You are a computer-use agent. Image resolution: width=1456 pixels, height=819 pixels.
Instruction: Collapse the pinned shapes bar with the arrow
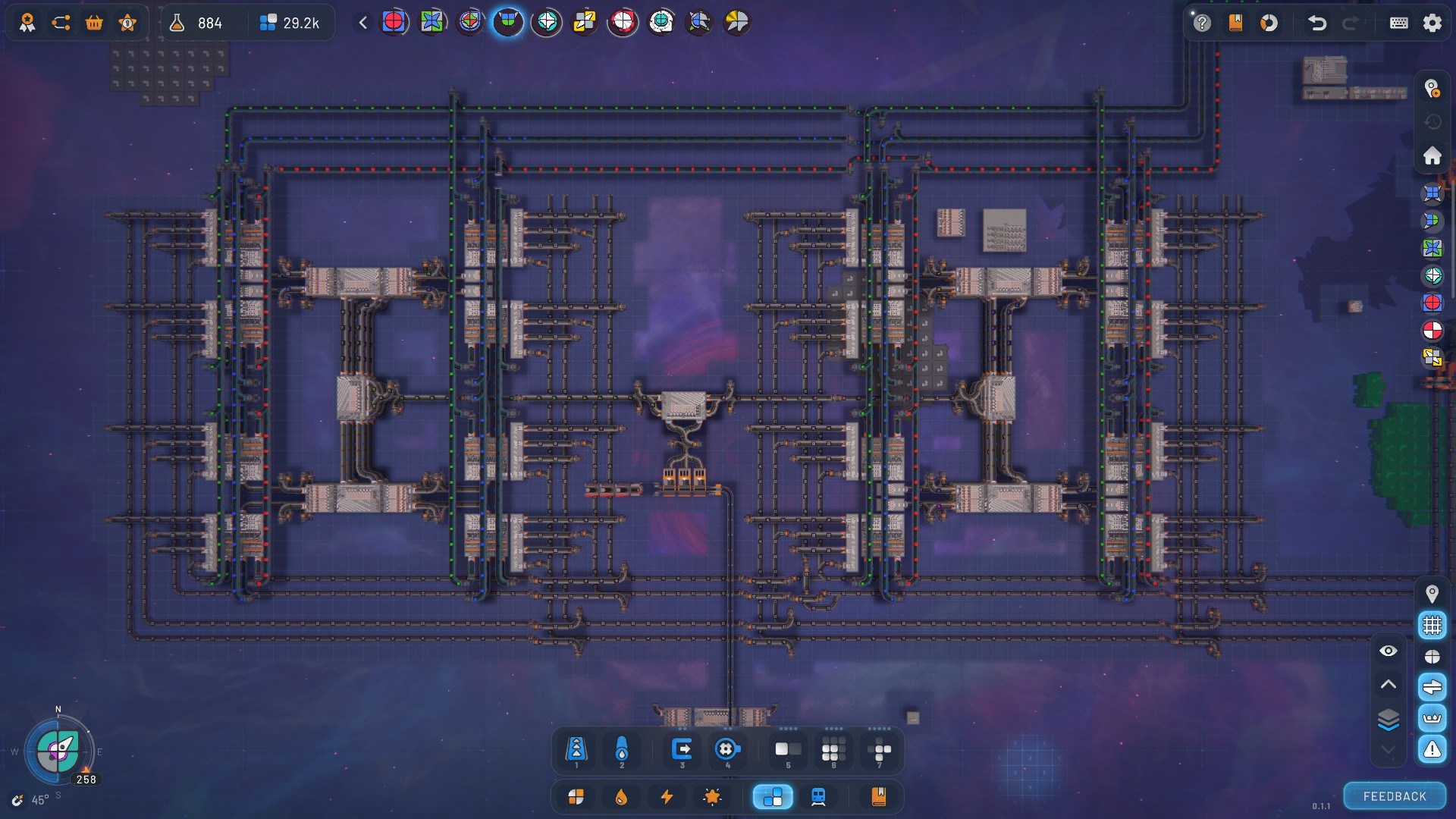pyautogui.click(x=363, y=23)
